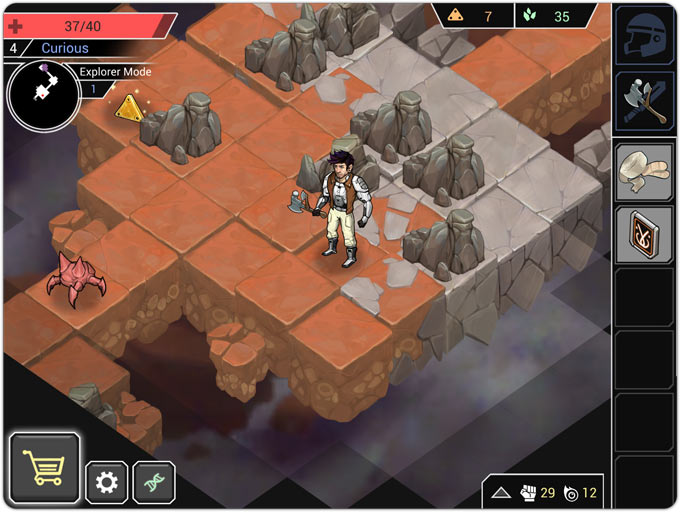
Task: Open the gear settings menu
Action: pos(106,483)
